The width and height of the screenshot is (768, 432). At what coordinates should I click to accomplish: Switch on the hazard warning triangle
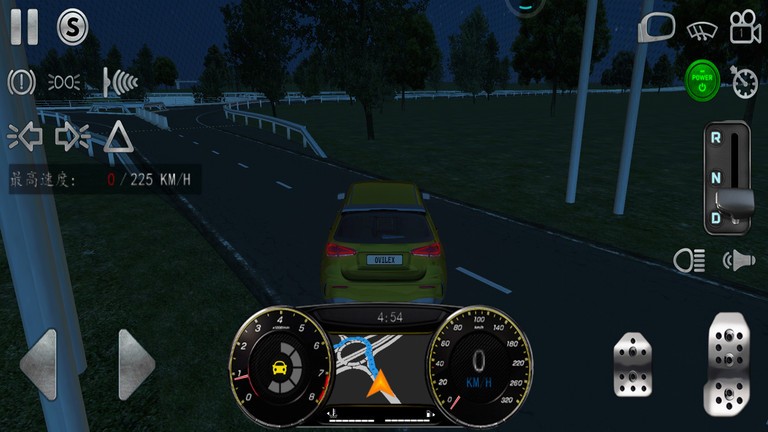[119, 136]
